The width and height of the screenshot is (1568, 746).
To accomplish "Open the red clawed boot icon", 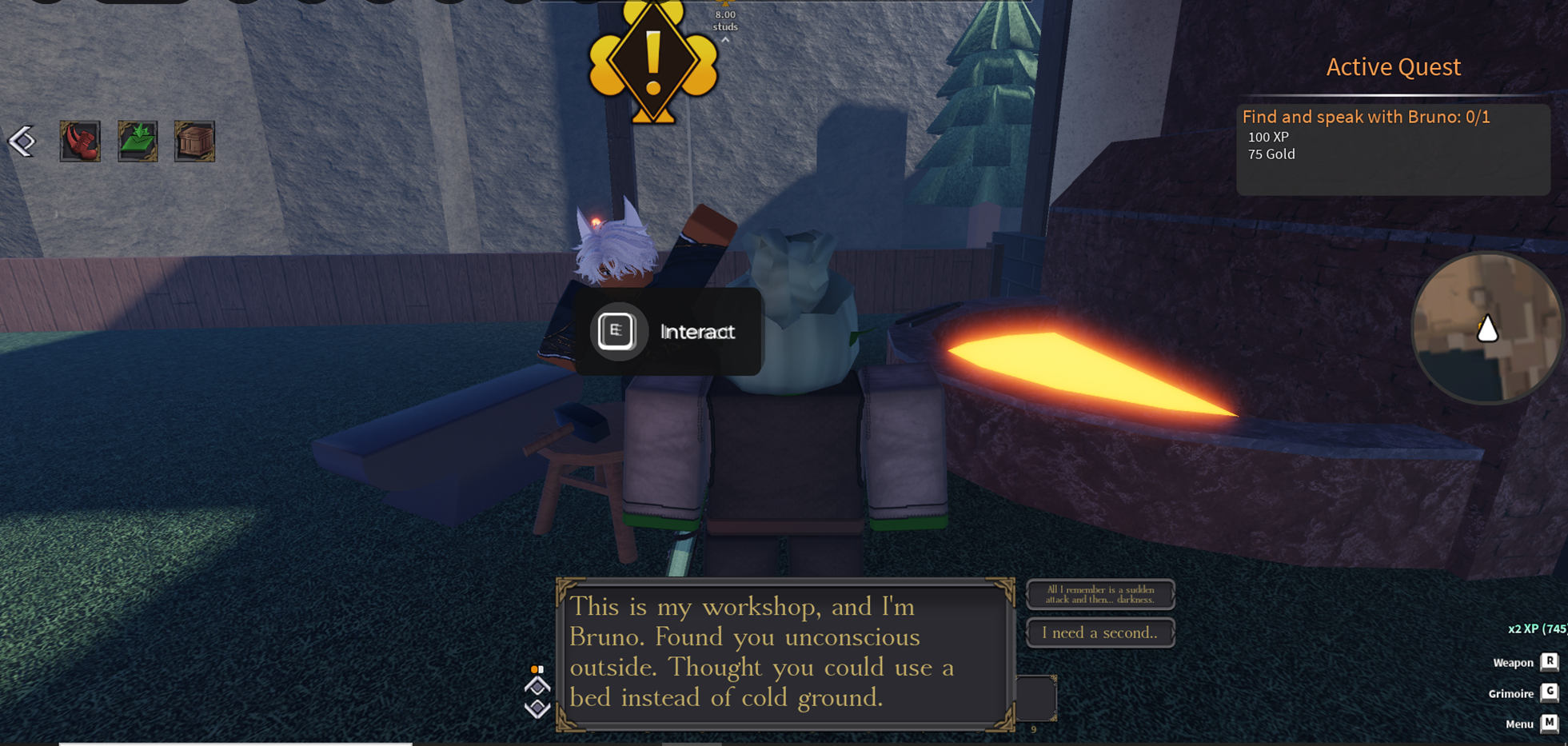I will coord(80,142).
